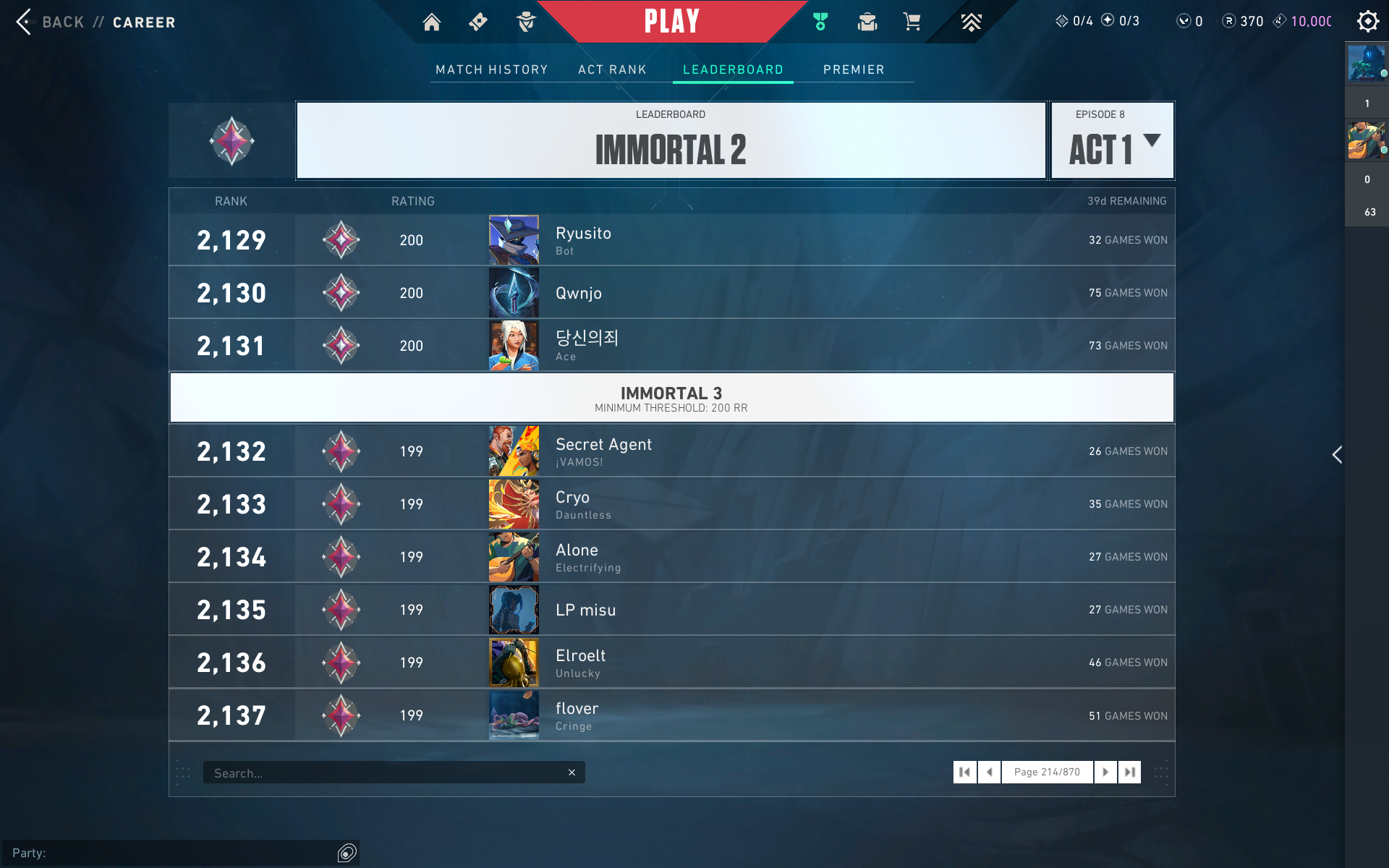This screenshot has width=1389, height=868.
Task: Open the Store cart icon
Action: click(x=912, y=22)
